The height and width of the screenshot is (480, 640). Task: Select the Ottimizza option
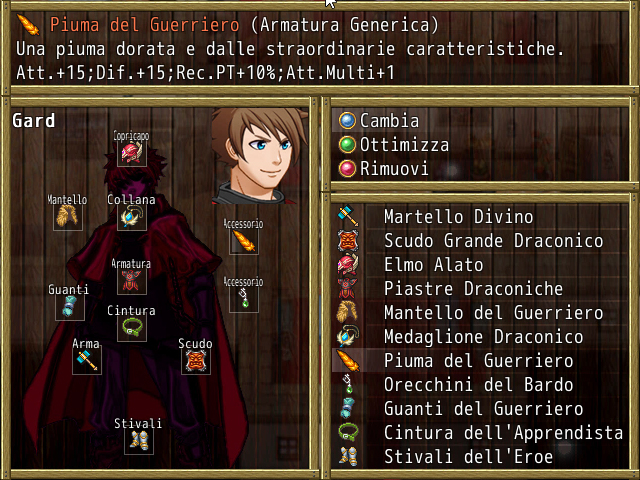coord(403,145)
